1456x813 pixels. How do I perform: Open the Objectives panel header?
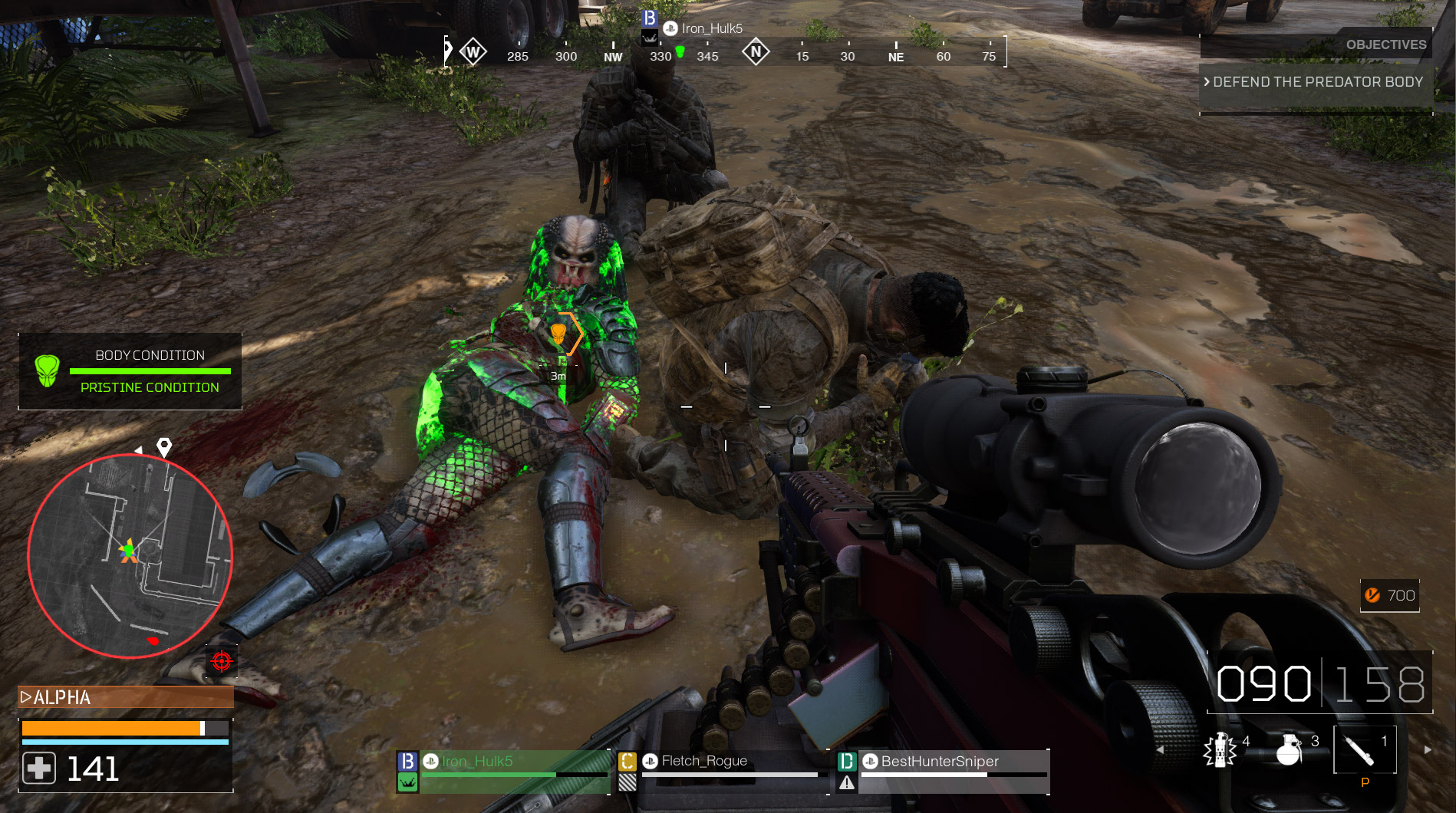click(x=1385, y=44)
